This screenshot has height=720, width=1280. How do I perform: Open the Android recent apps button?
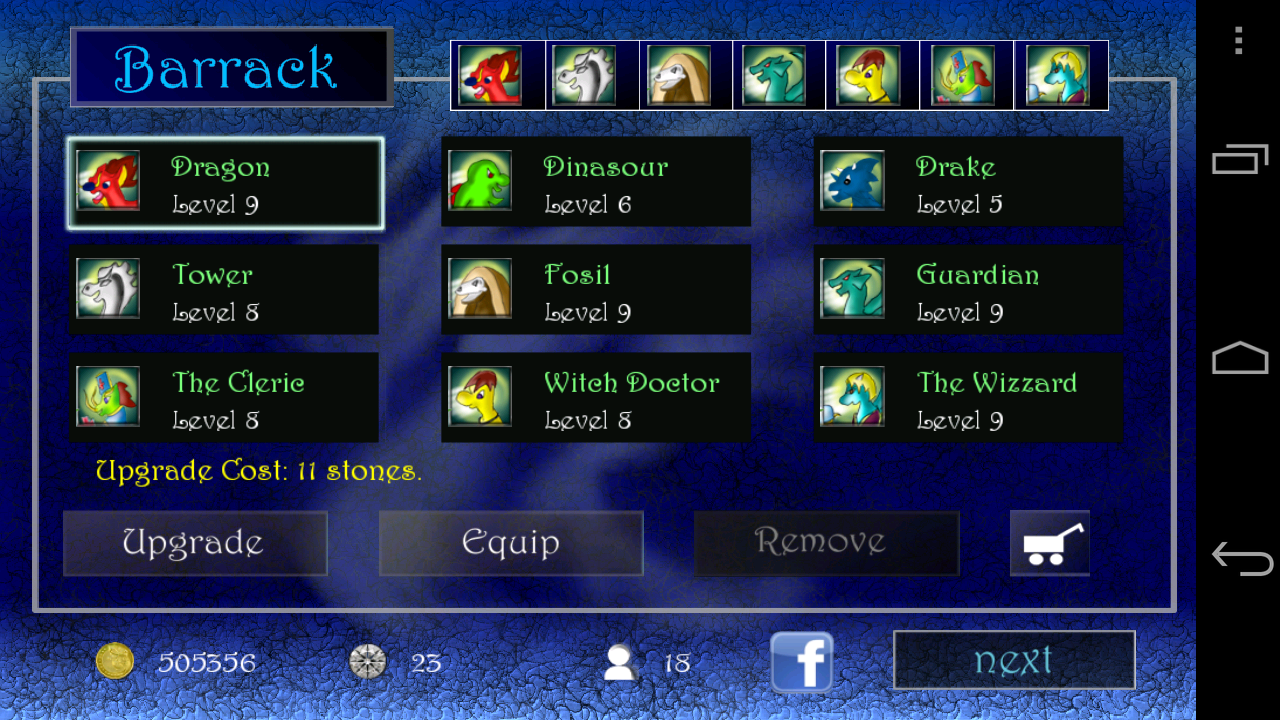[1240, 158]
